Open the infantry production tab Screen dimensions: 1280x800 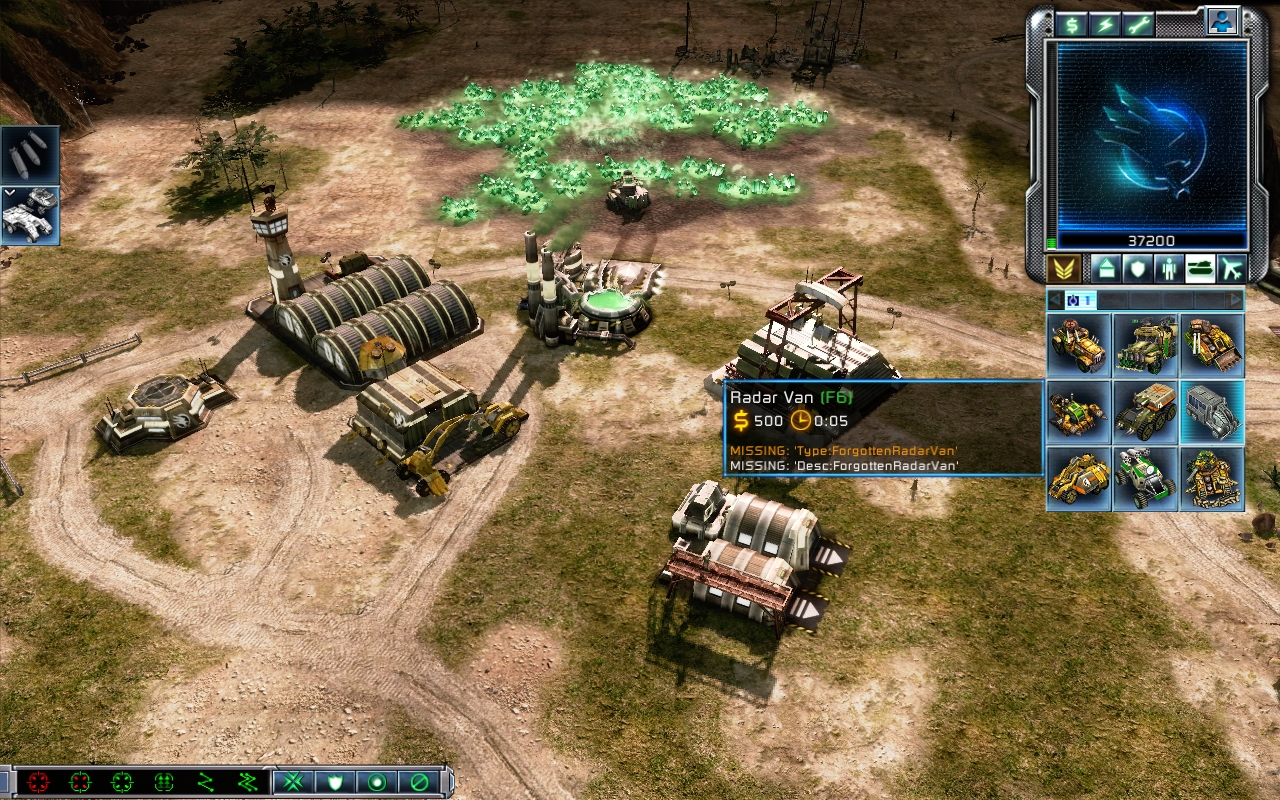click(x=1167, y=268)
